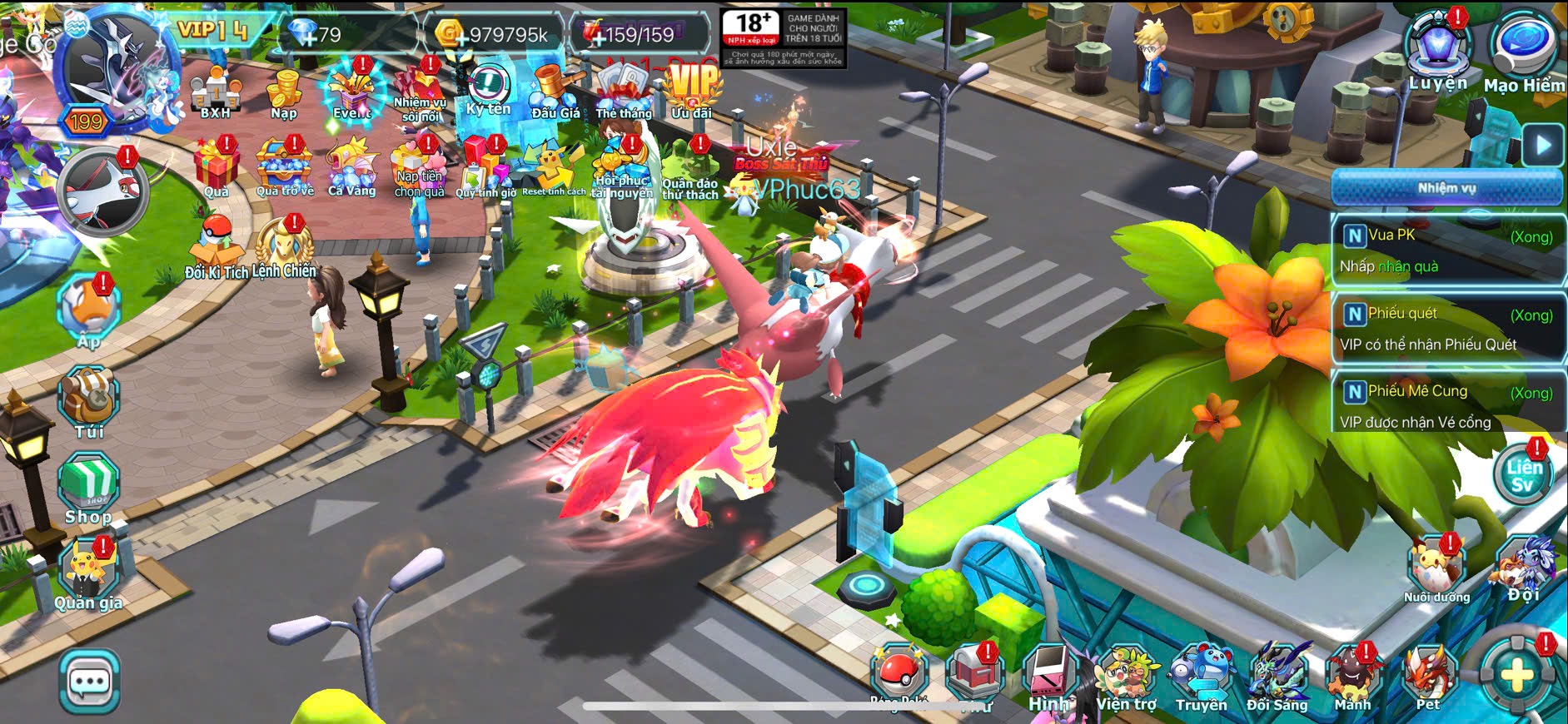
Task: Open the Túi backpack inventory
Action: (x=88, y=402)
